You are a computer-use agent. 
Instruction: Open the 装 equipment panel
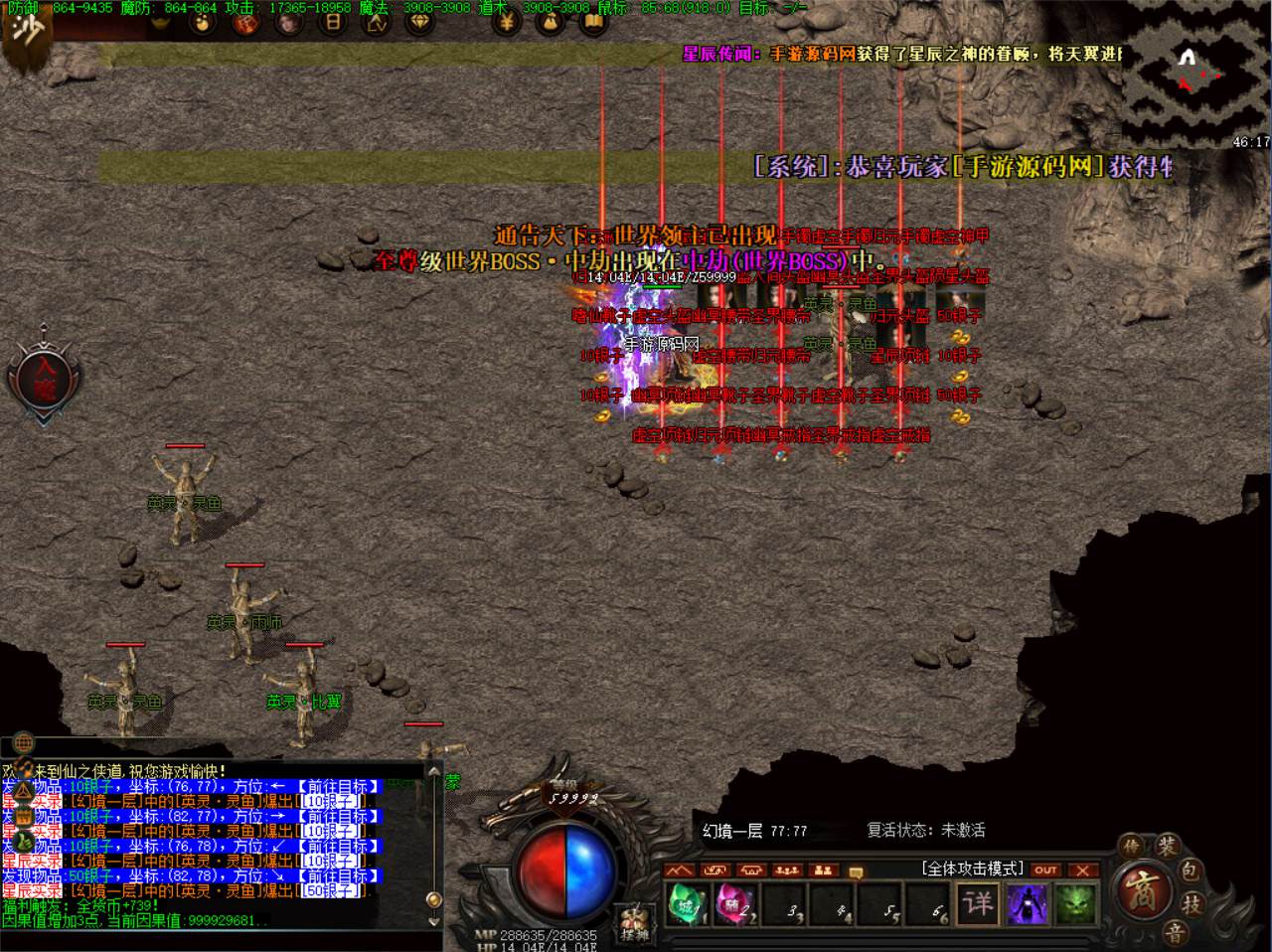click(x=1167, y=847)
